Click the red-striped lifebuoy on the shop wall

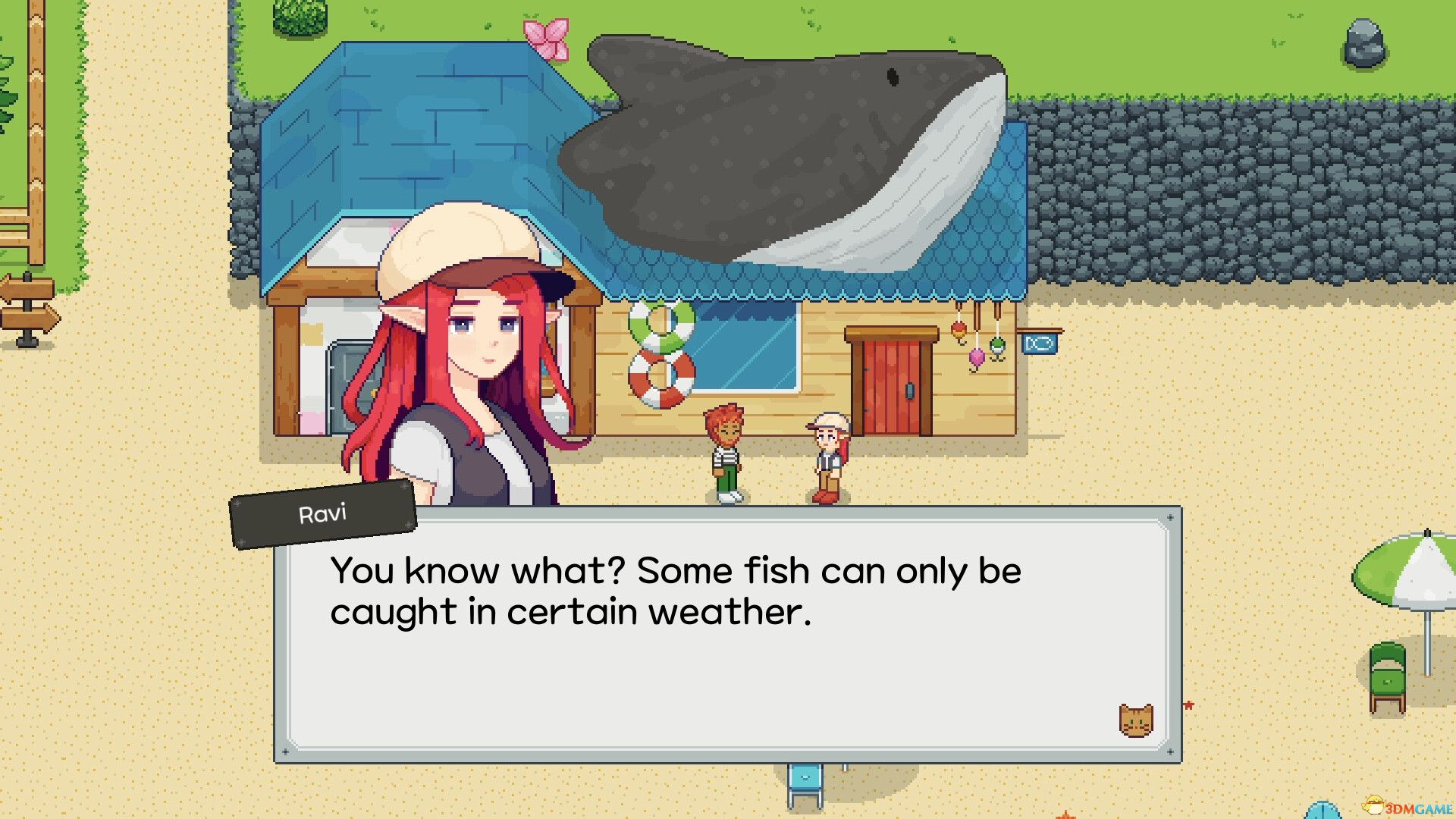tap(664, 377)
